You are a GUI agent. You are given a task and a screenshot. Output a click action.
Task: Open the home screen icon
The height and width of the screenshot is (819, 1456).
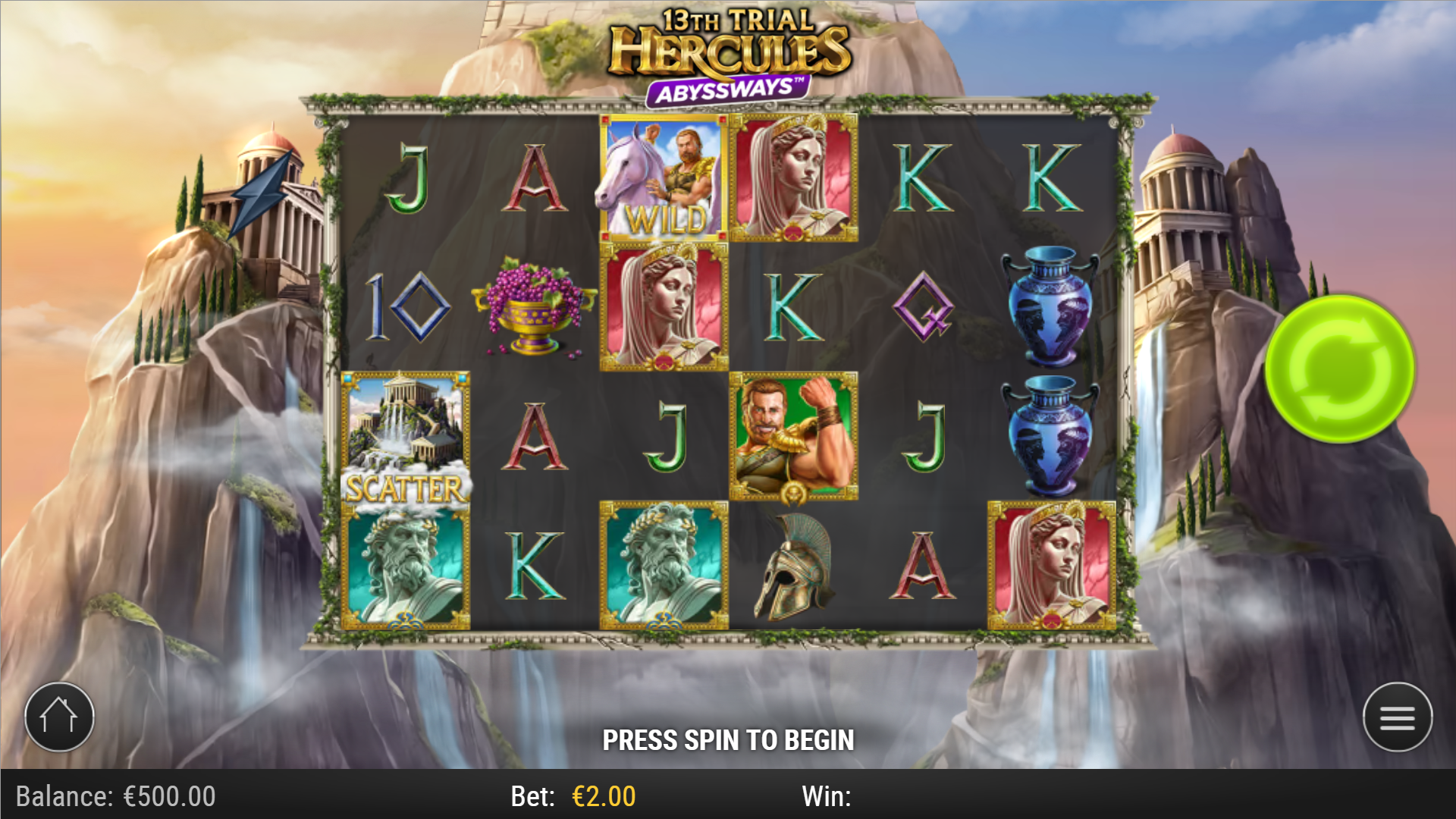point(59,716)
